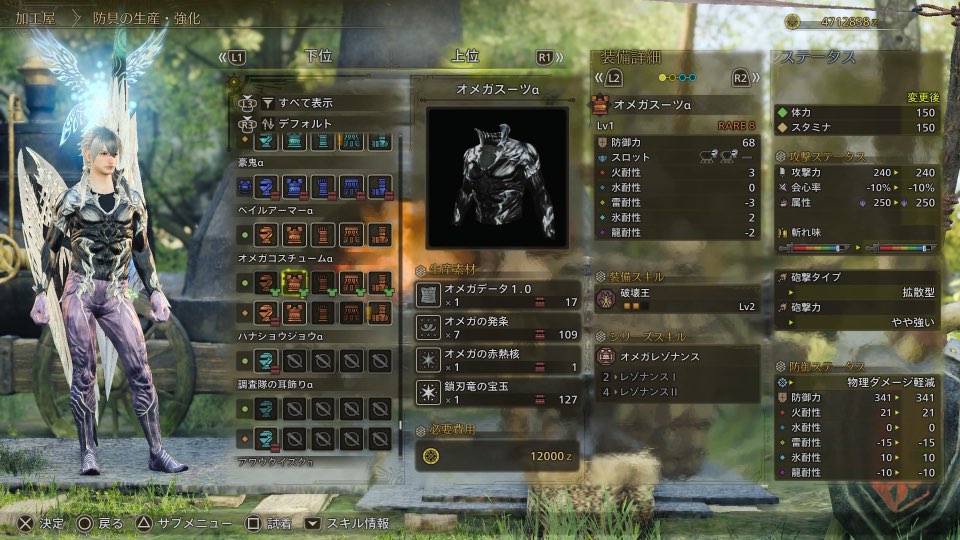Switch to the 上位 high rank tab

click(463, 57)
